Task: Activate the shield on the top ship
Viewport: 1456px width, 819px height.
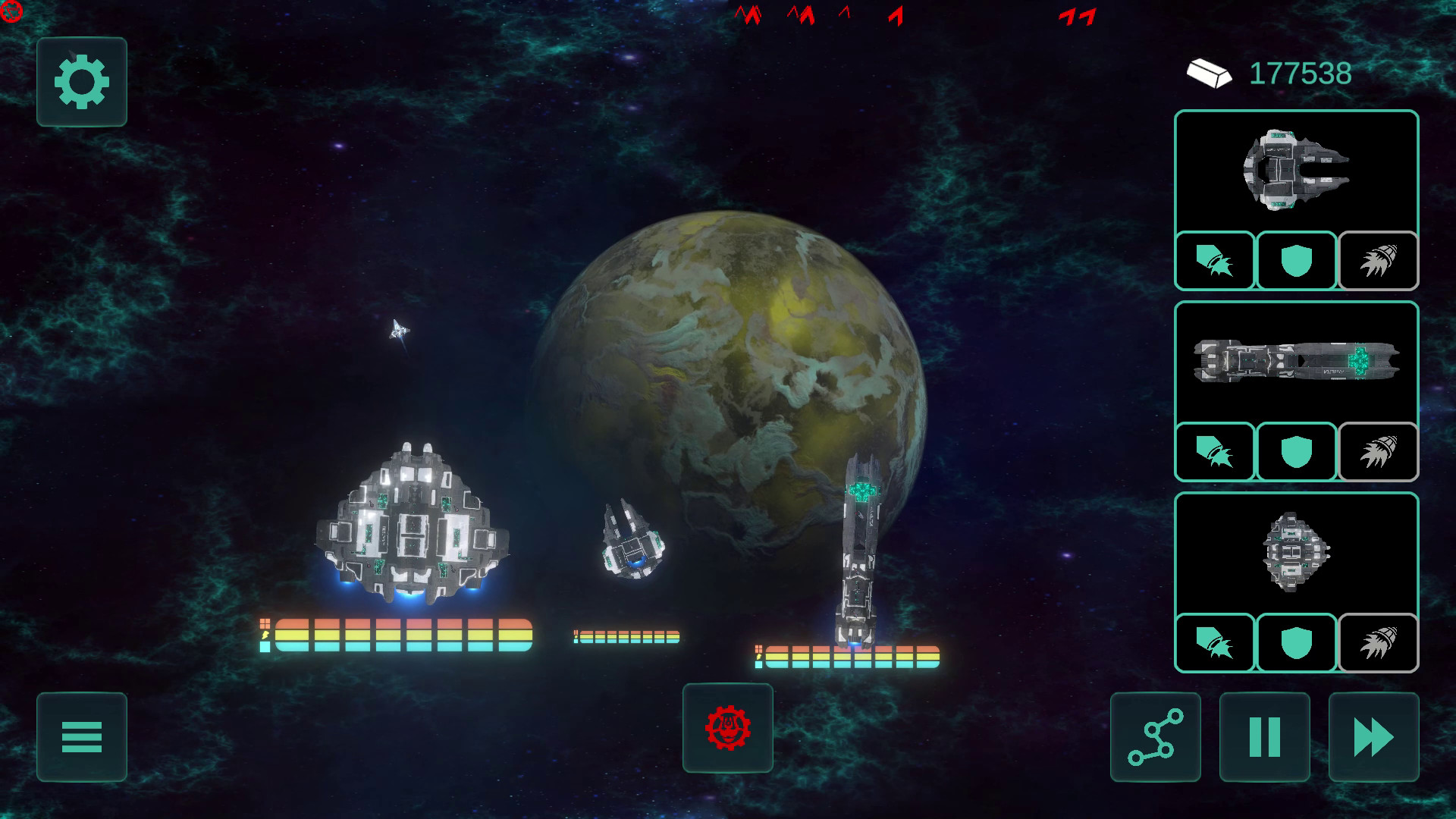Action: tap(1297, 261)
